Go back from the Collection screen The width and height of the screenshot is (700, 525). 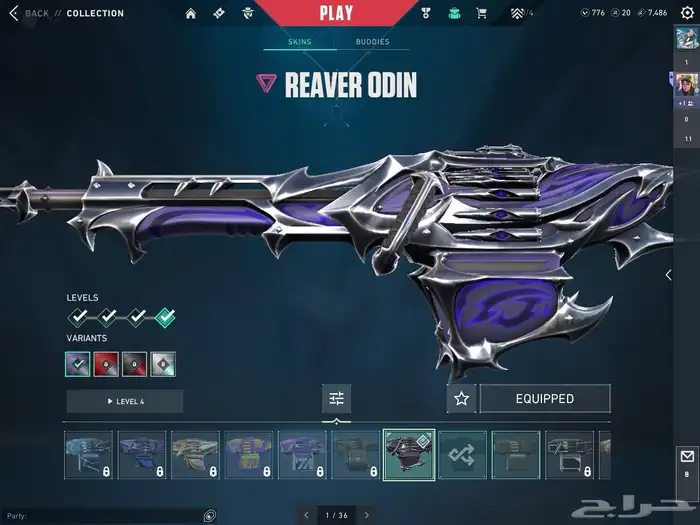30,13
